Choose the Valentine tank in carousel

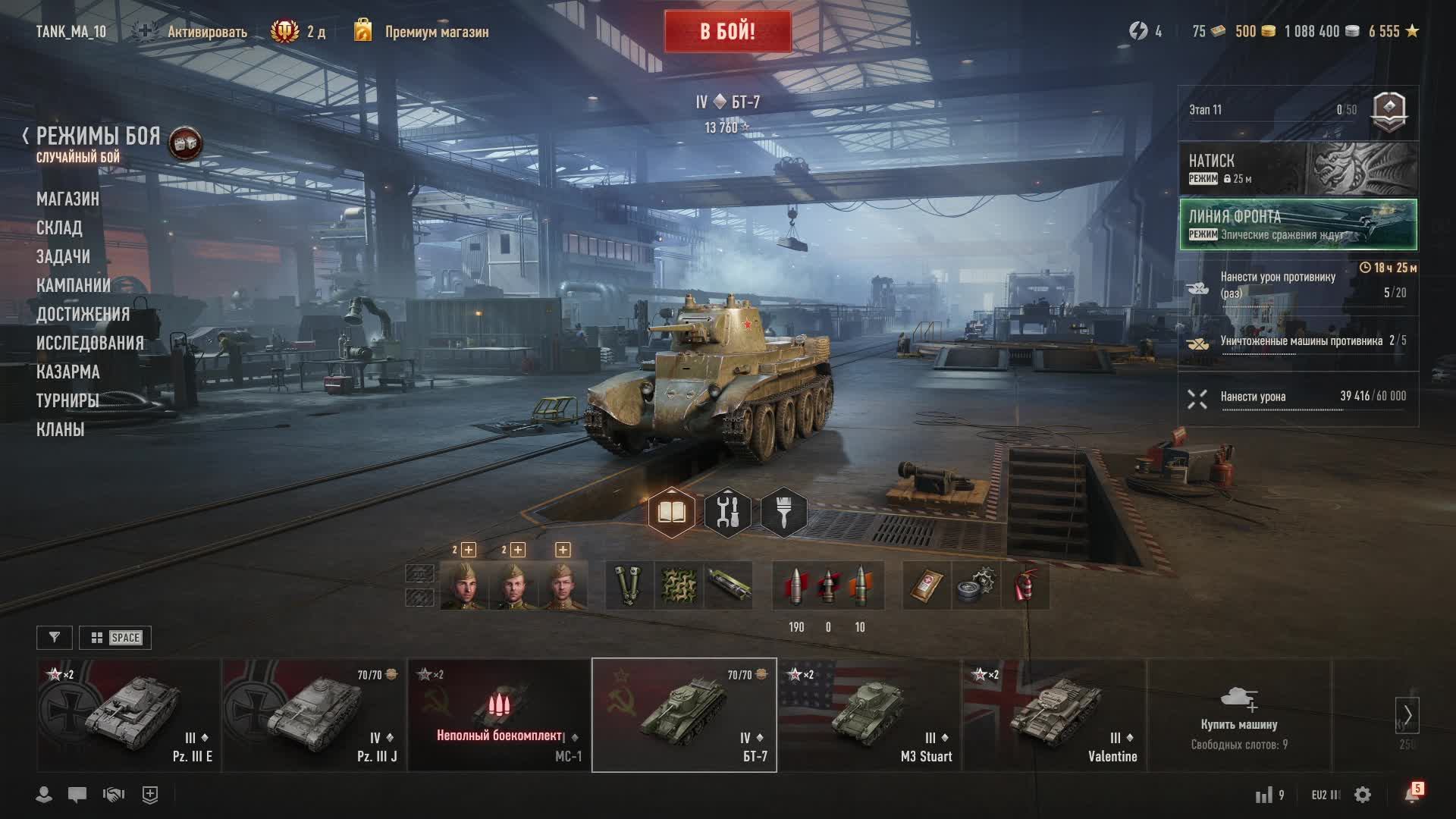(1054, 715)
